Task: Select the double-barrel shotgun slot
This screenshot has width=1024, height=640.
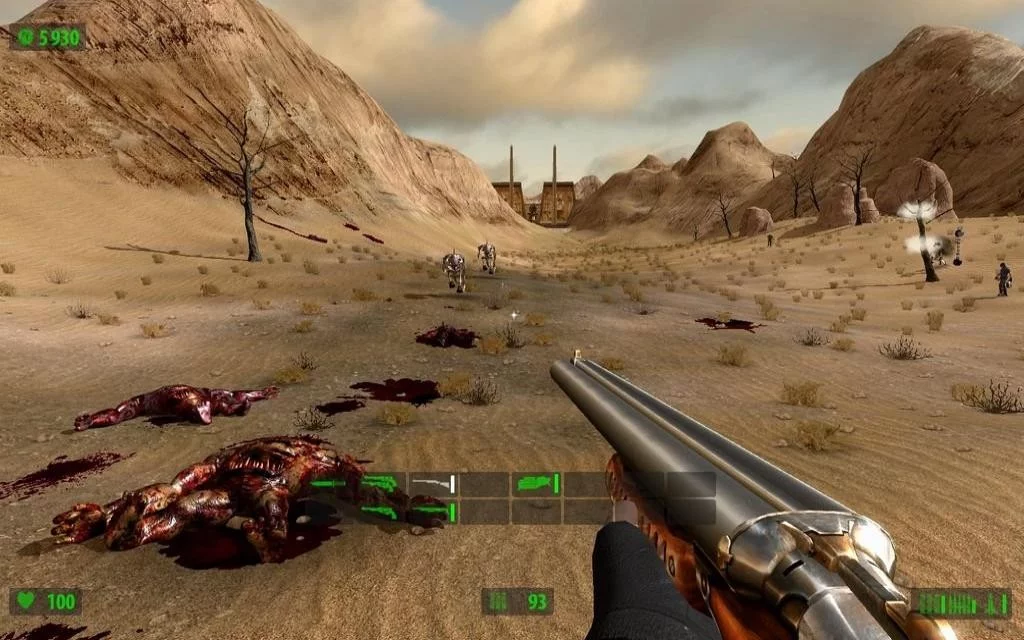Action: pos(433,511)
